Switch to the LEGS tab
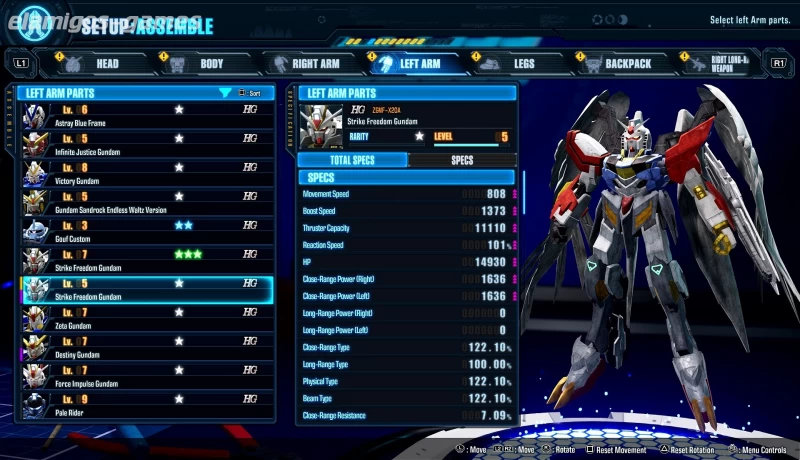The height and width of the screenshot is (460, 800). 513,64
